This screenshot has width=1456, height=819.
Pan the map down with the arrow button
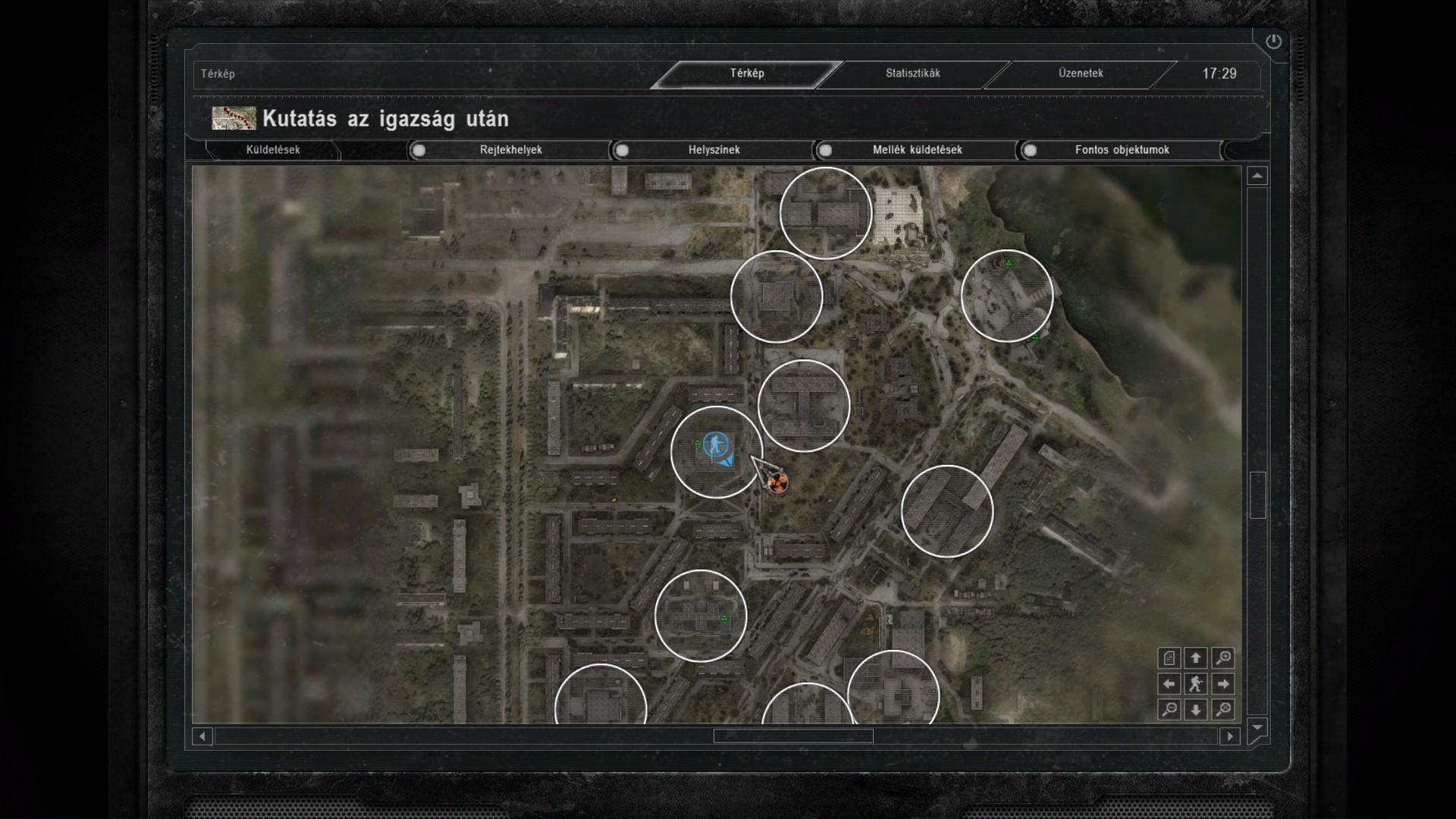pos(1196,710)
